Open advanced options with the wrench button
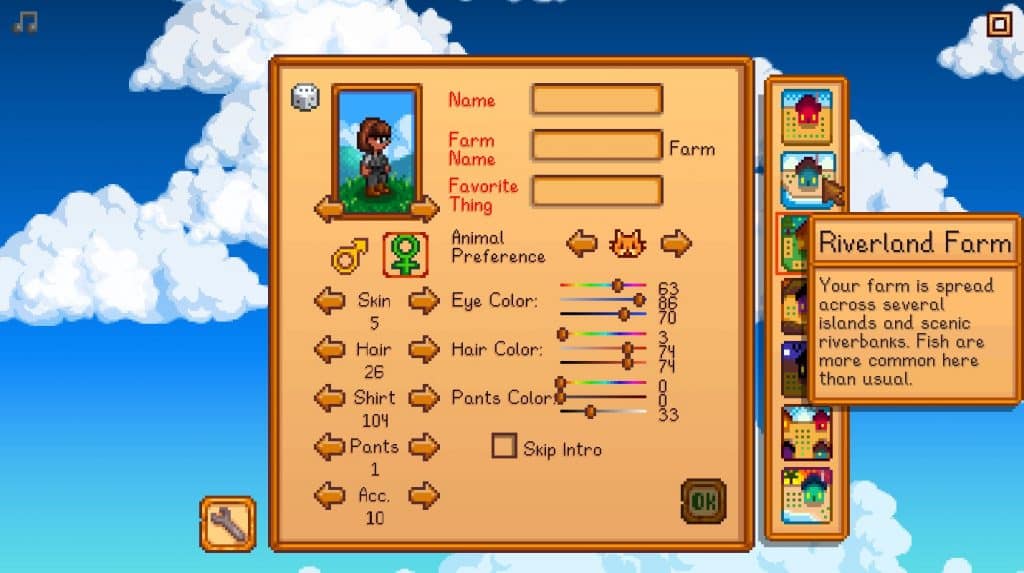The height and width of the screenshot is (573, 1024). 228,523
